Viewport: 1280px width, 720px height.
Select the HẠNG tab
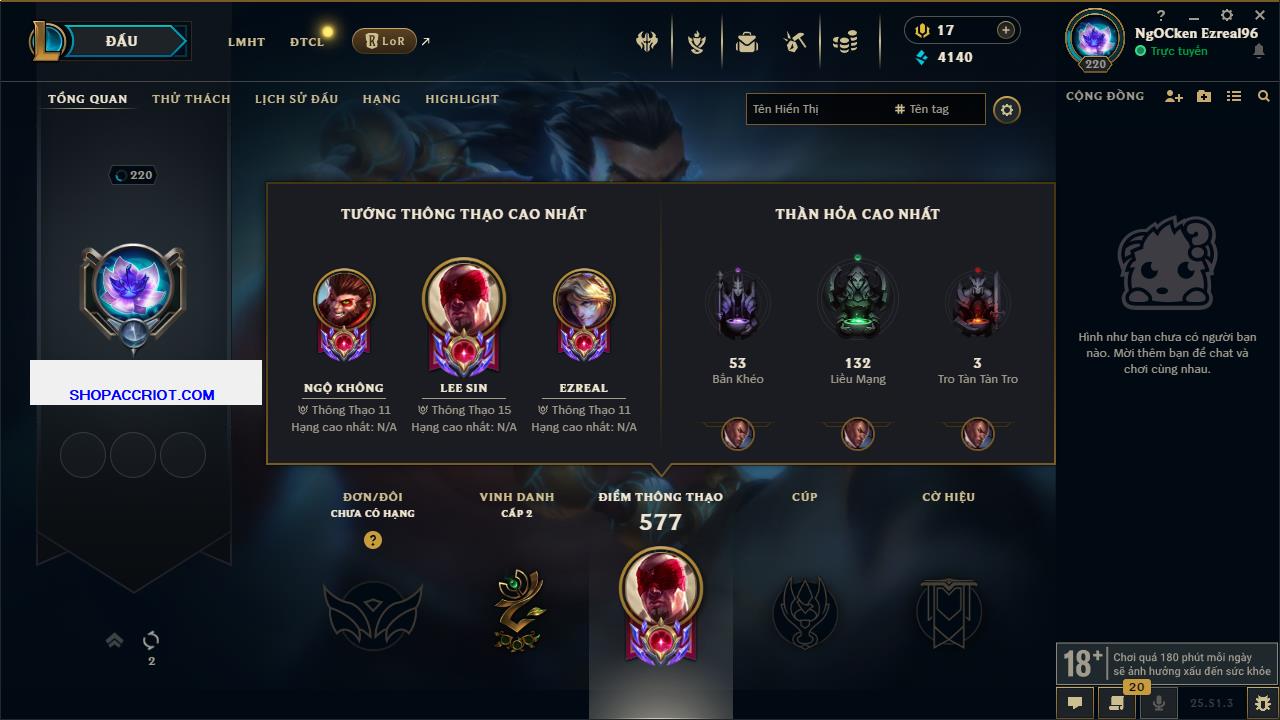(x=381, y=99)
